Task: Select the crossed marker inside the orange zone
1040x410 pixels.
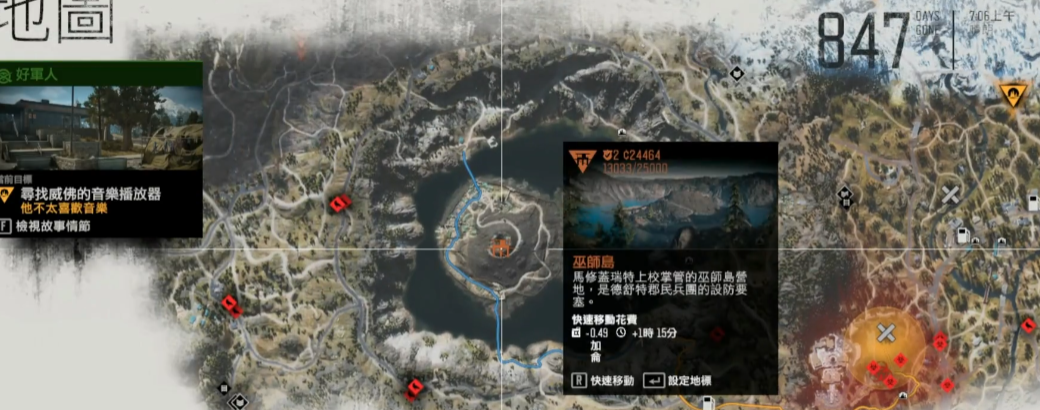Action: tap(886, 333)
